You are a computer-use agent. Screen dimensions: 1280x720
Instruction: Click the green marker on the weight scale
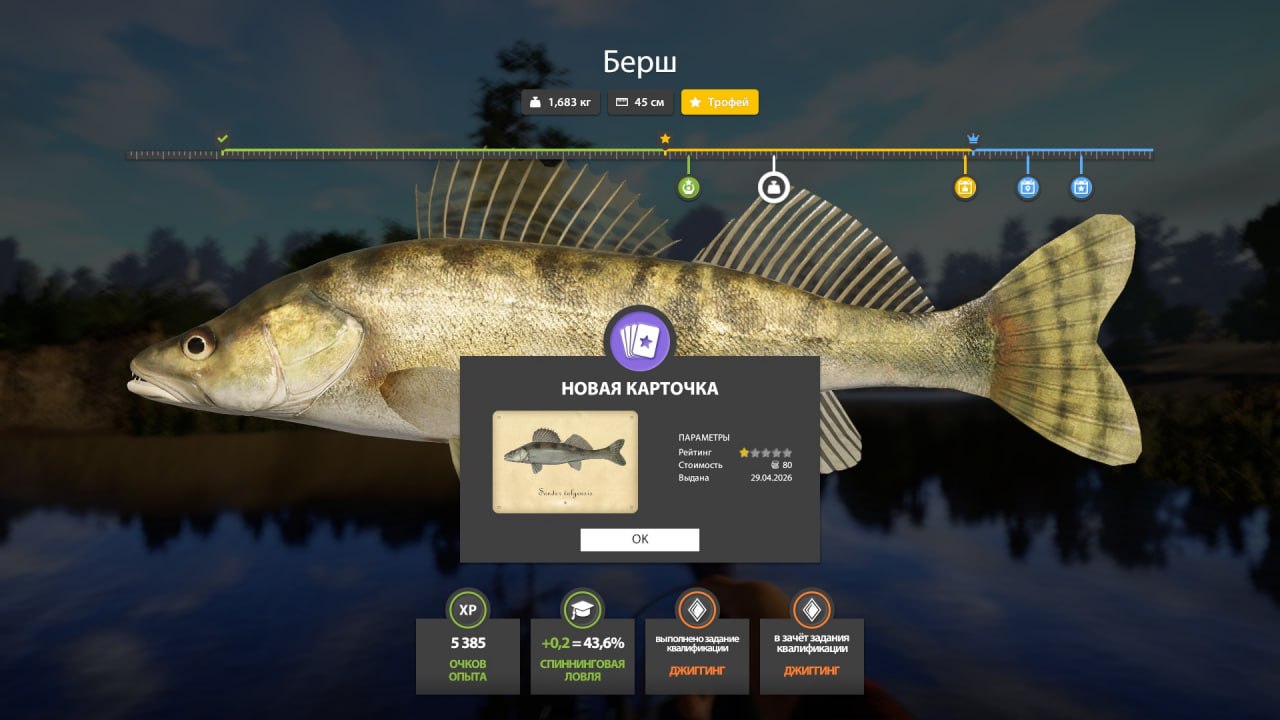coord(688,187)
